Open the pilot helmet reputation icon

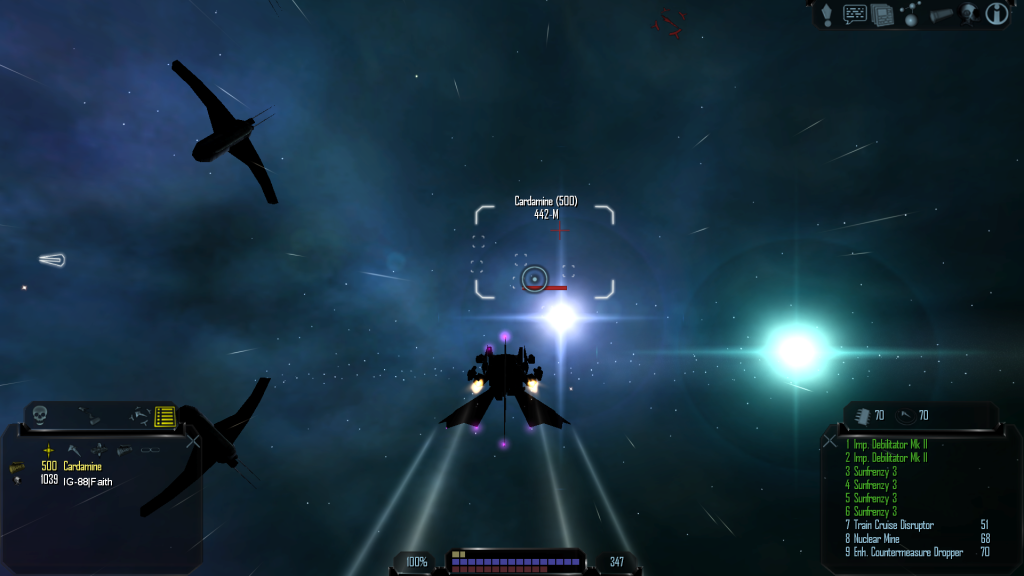tap(968, 14)
